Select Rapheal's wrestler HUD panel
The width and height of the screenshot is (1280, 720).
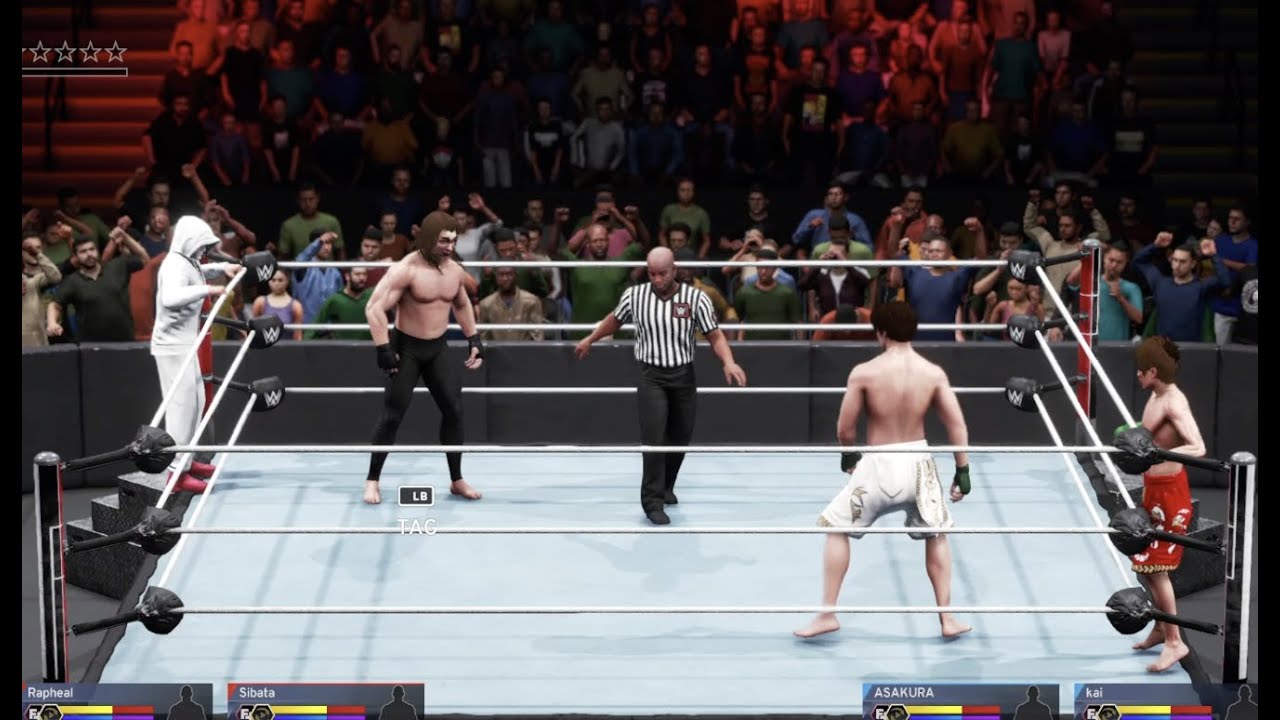tap(117, 701)
